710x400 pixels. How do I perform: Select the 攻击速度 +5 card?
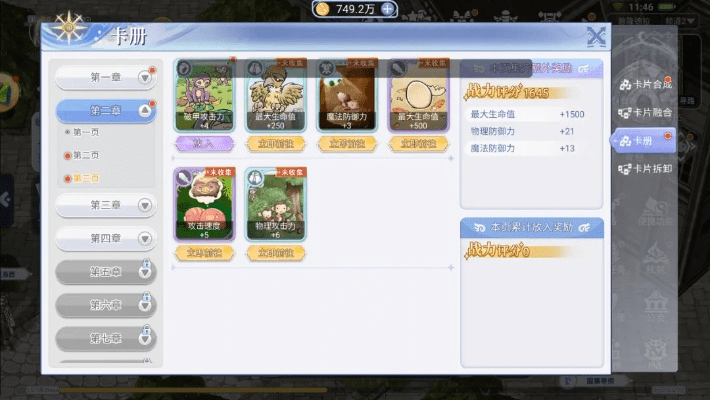click(x=204, y=203)
